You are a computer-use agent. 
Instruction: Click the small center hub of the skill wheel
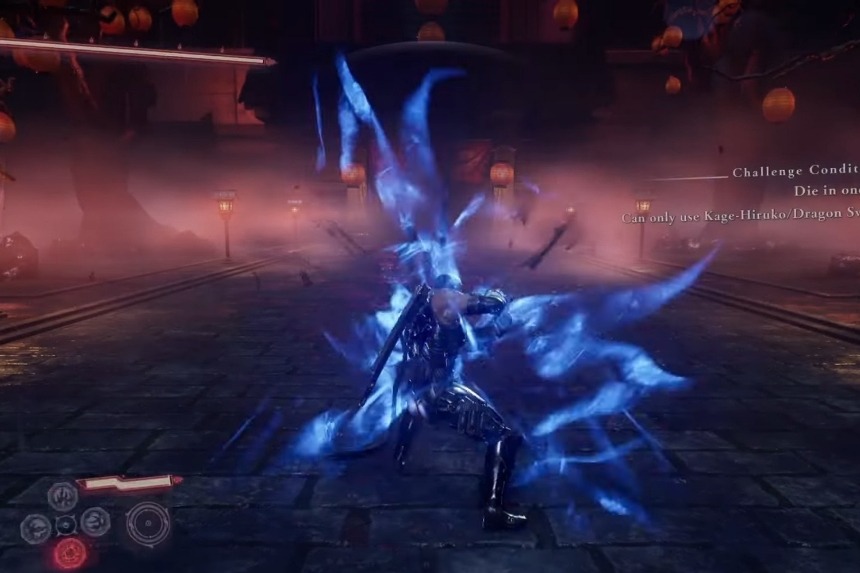pyautogui.click(x=66, y=524)
